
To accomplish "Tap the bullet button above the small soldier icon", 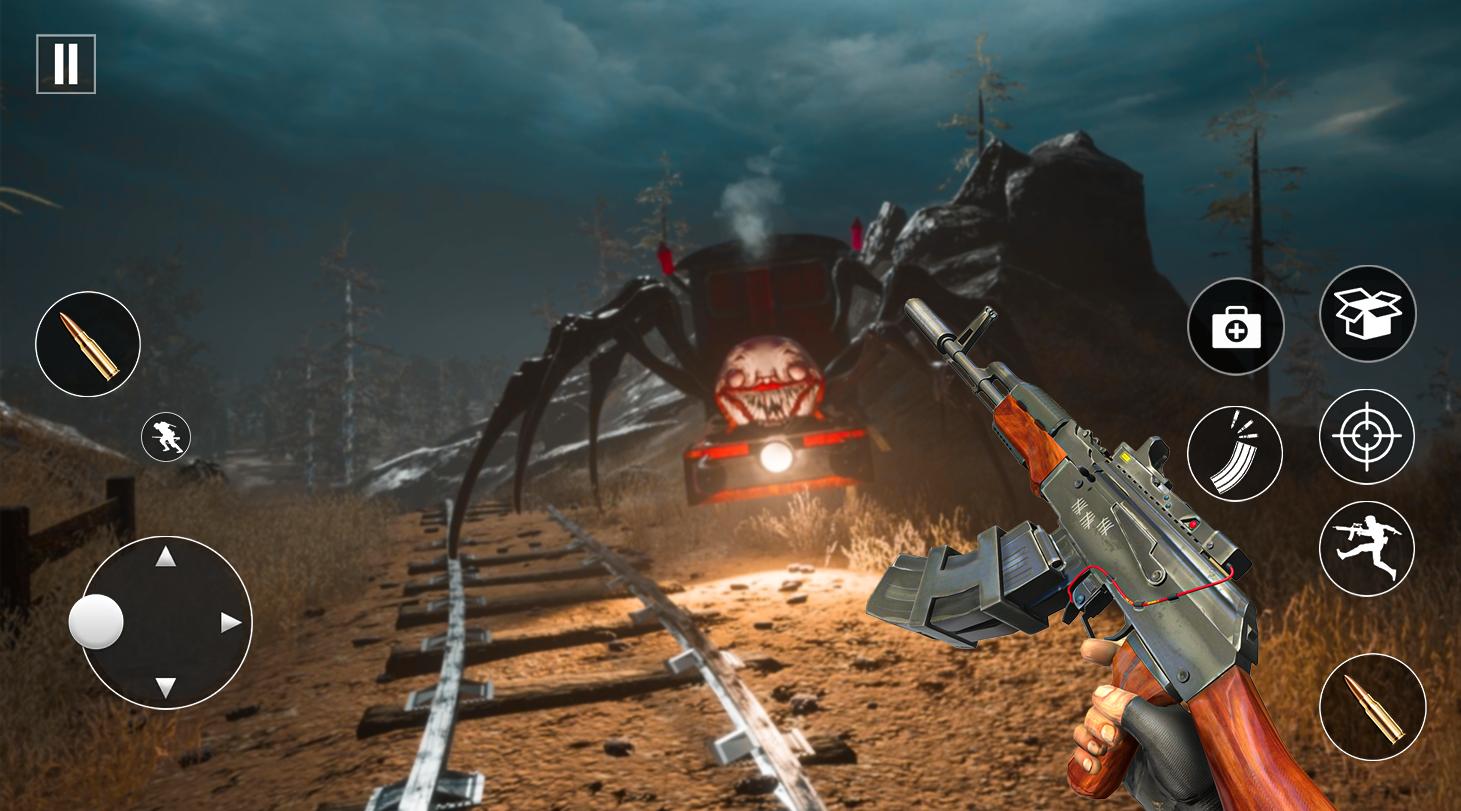I will click(88, 344).
